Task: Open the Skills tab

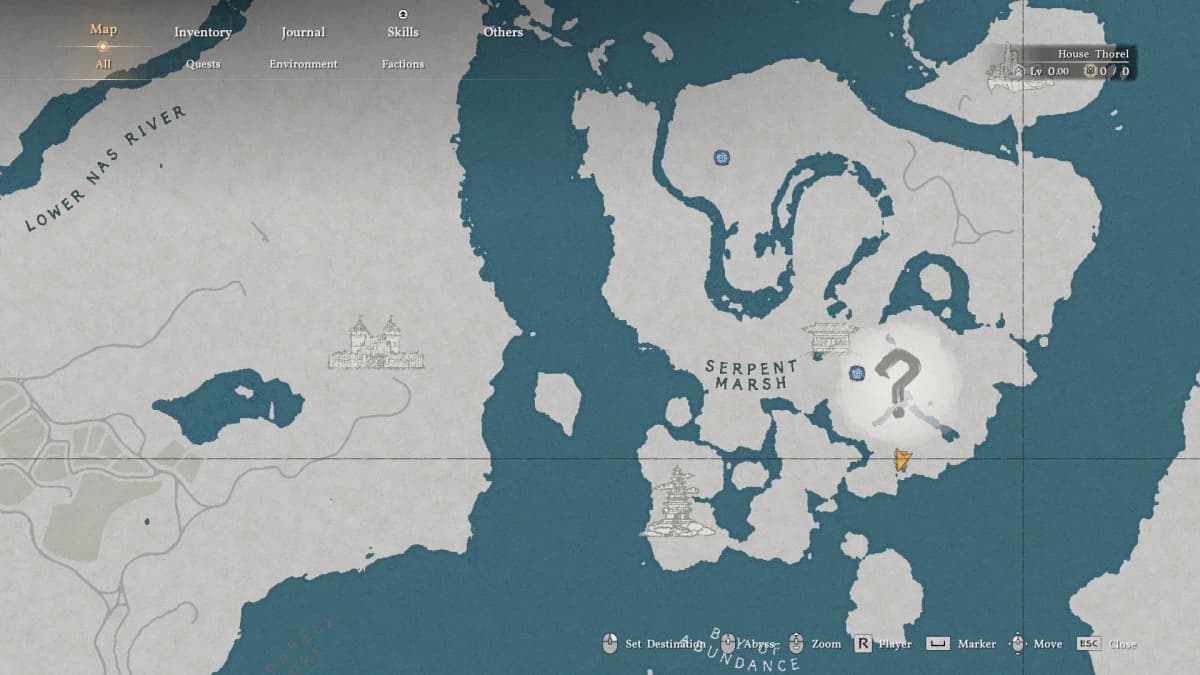Action: [x=403, y=32]
